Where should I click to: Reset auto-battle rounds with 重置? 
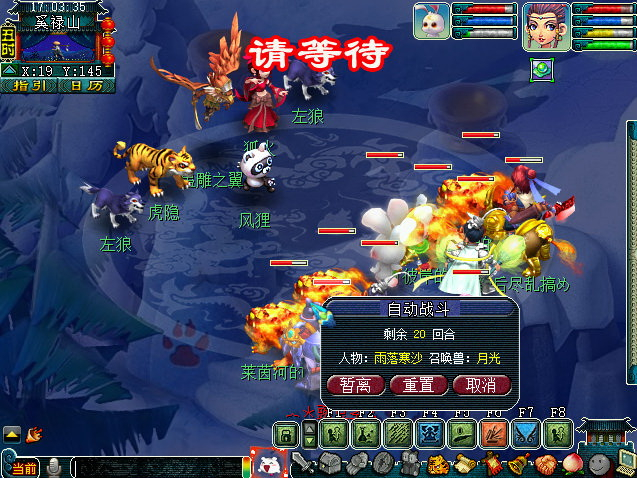418,385
